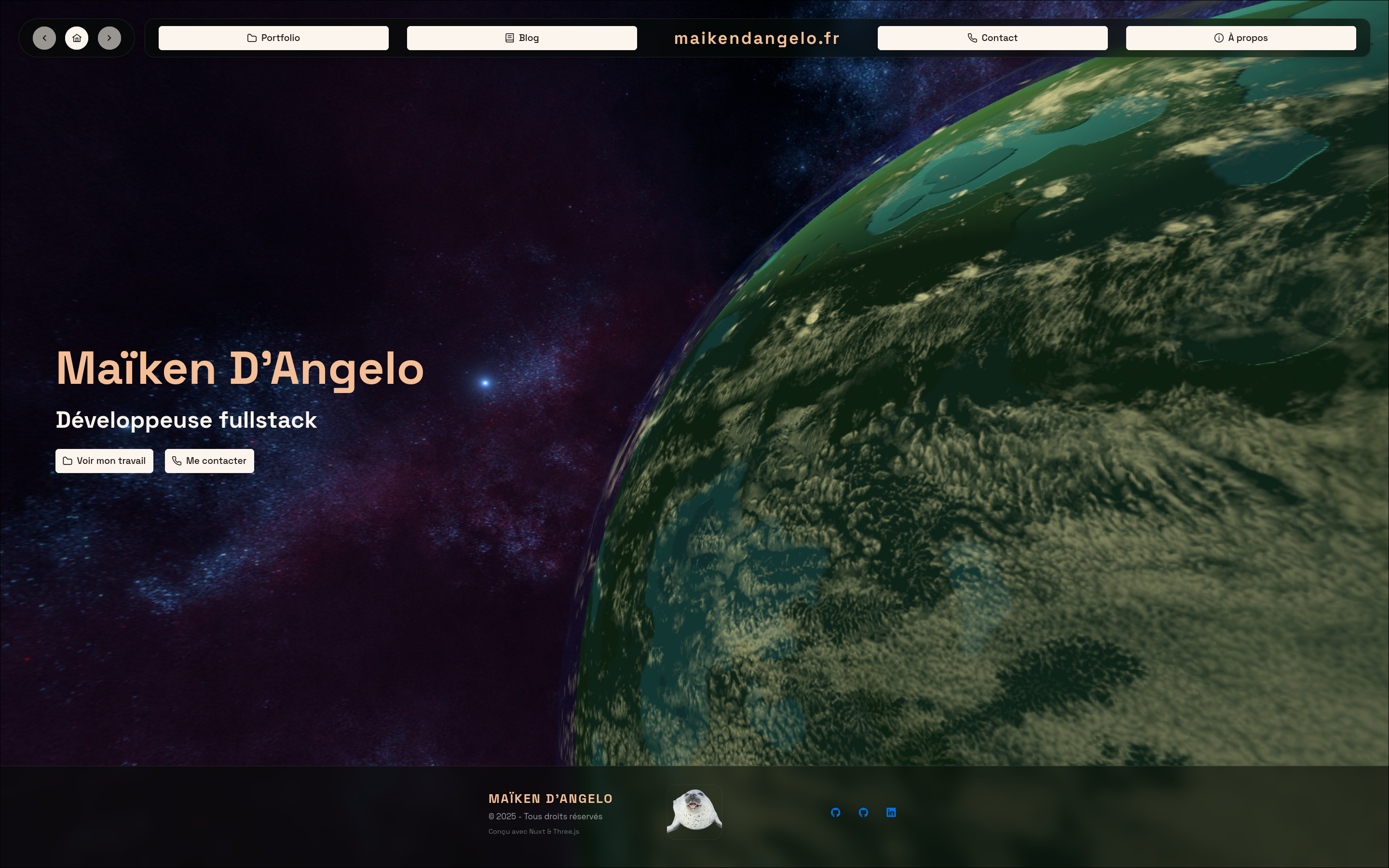Return home with the house icon button
This screenshot has height=868, width=1389.
pyautogui.click(x=77, y=38)
